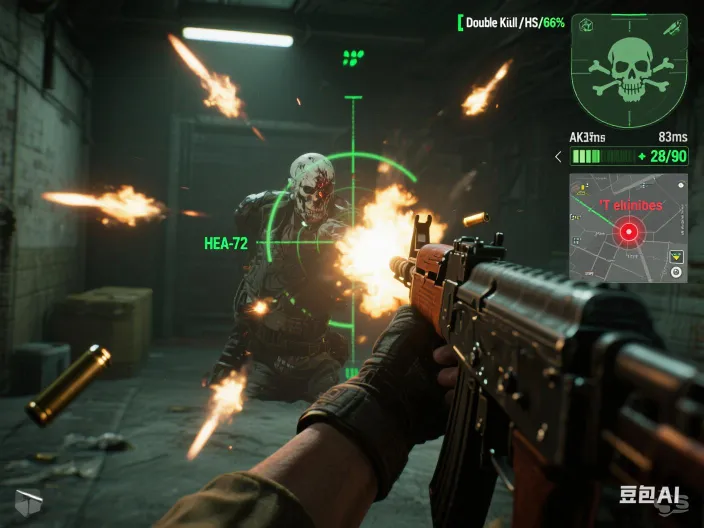This screenshot has width=704, height=528.
Task: Click the yellow arrow button on minimap
Action: [676, 257]
